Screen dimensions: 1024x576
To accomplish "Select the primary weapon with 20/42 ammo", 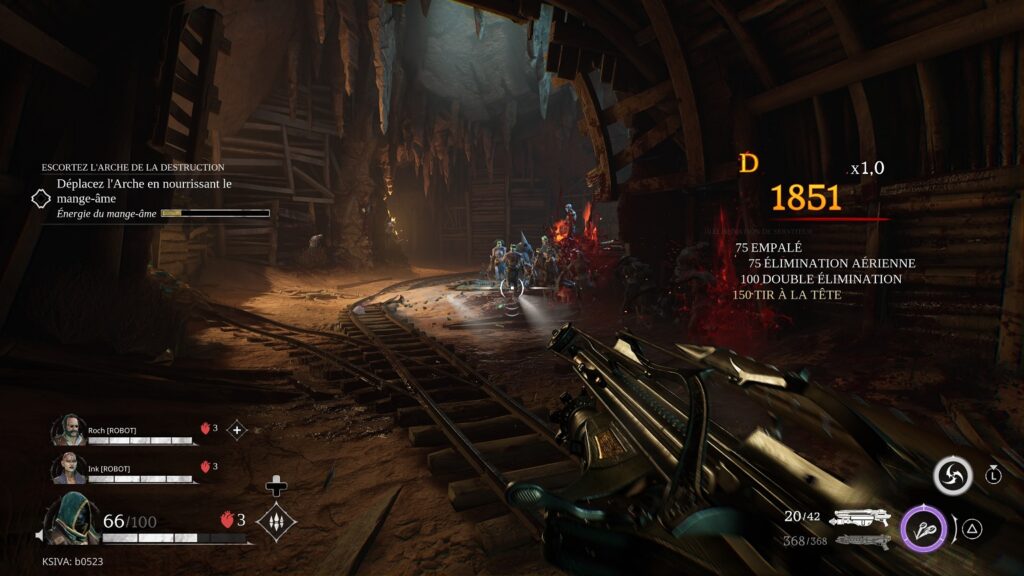I will pyautogui.click(x=861, y=517).
